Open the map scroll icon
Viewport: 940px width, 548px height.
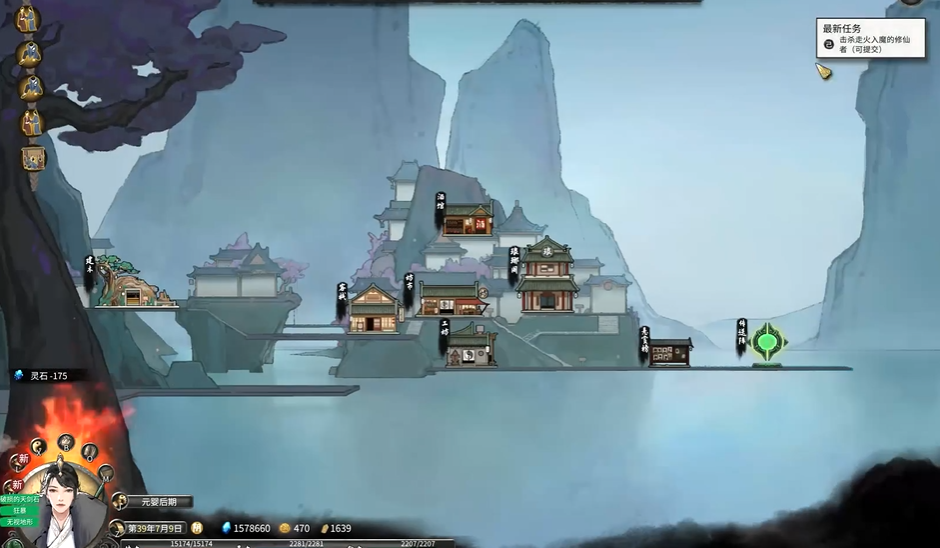[105, 472]
